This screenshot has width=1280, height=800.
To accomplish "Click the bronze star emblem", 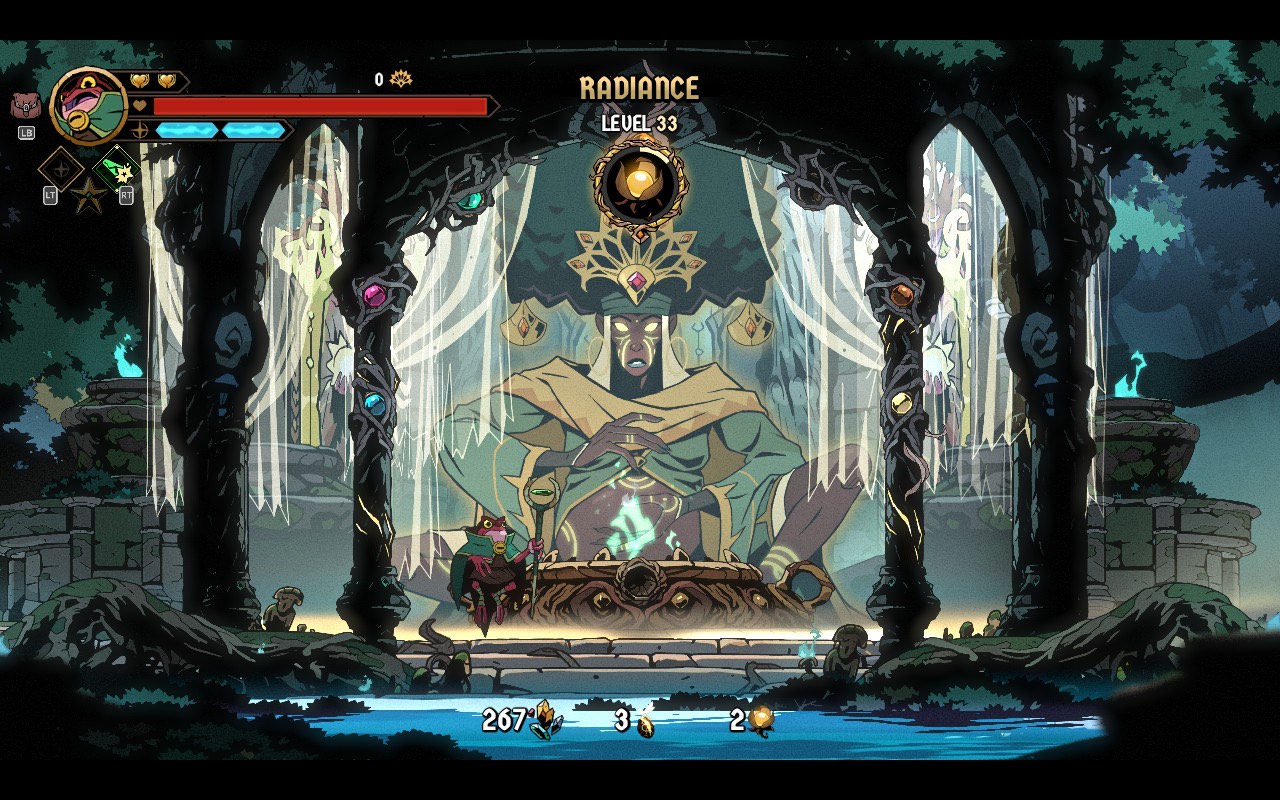I will [x=88, y=195].
